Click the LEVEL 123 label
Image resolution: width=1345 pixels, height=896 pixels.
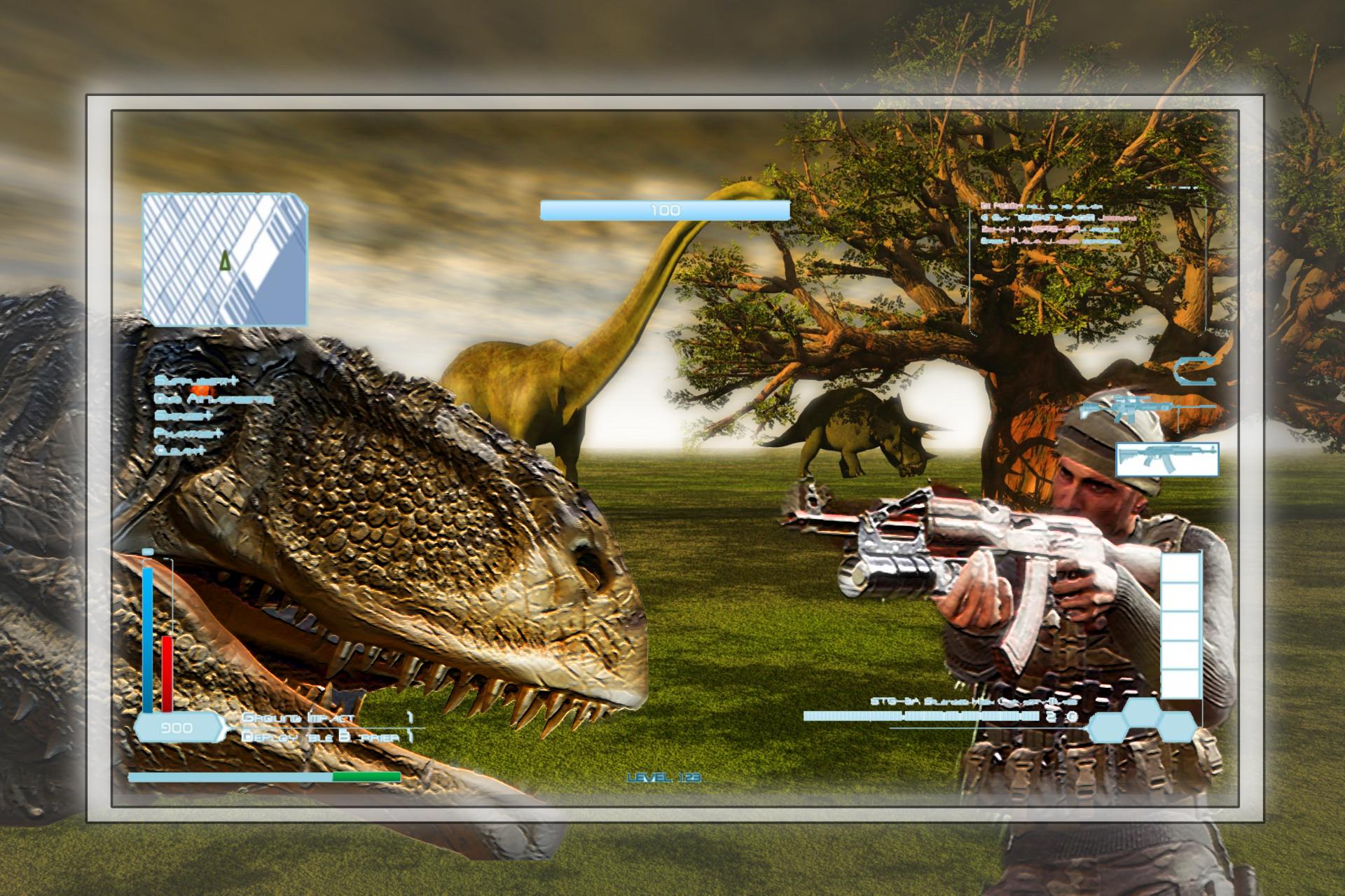pos(665,776)
